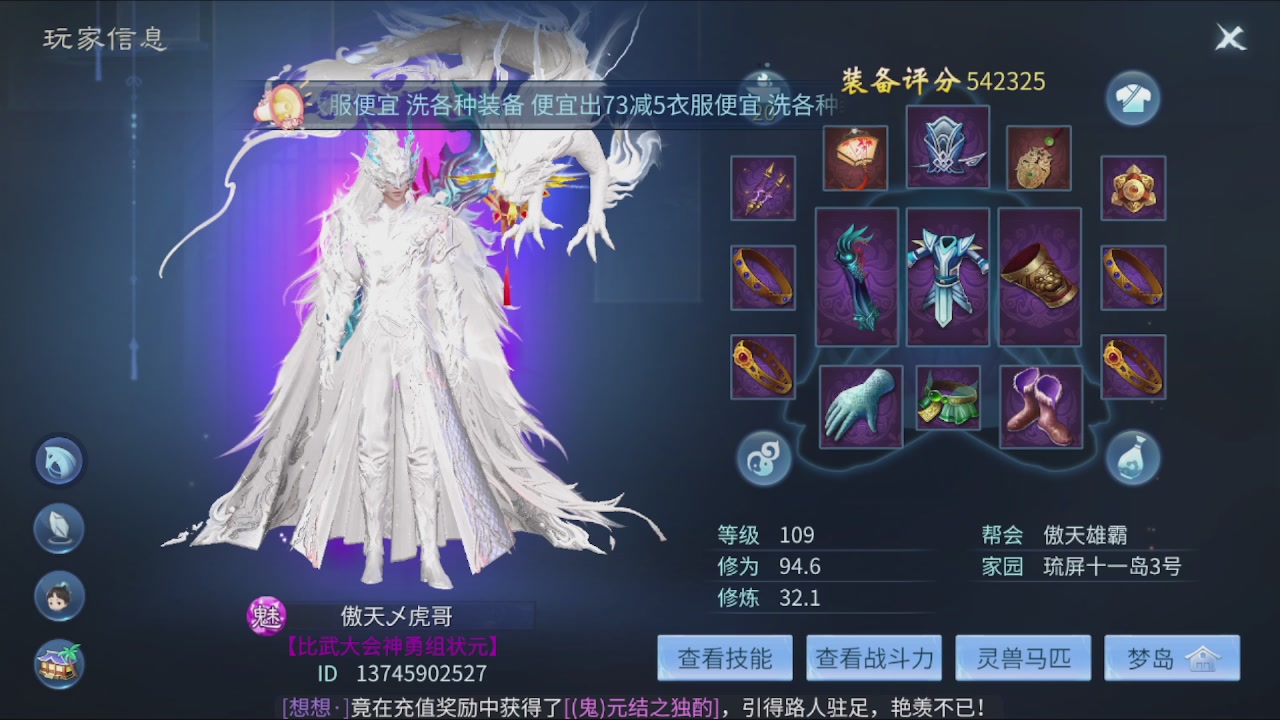The height and width of the screenshot is (720, 1280).
Task: Select the beach house icon on left sidebar
Action: tap(57, 660)
